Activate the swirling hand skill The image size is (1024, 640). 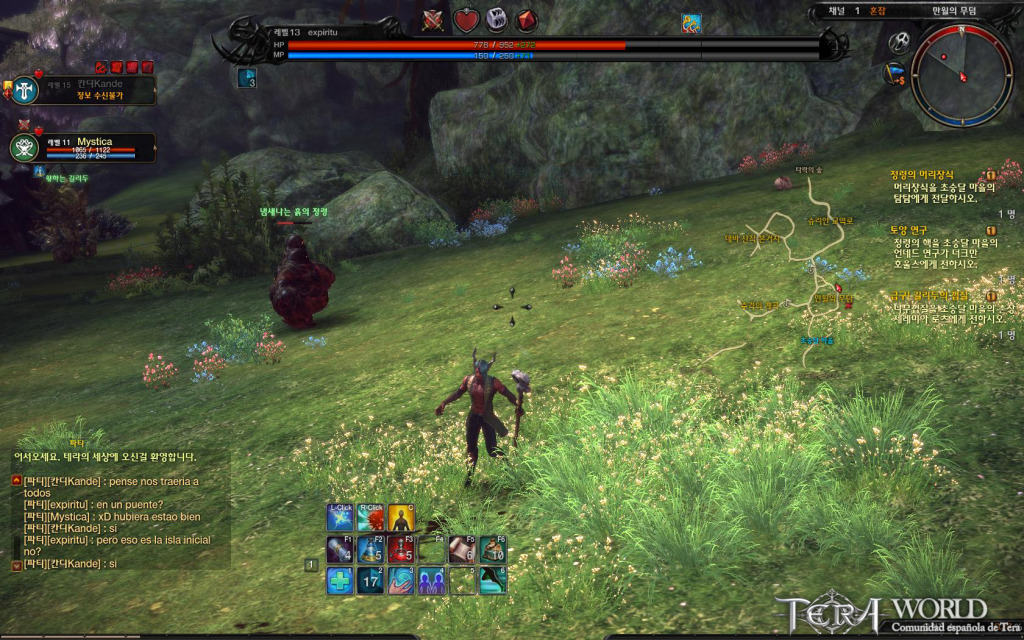[x=401, y=580]
